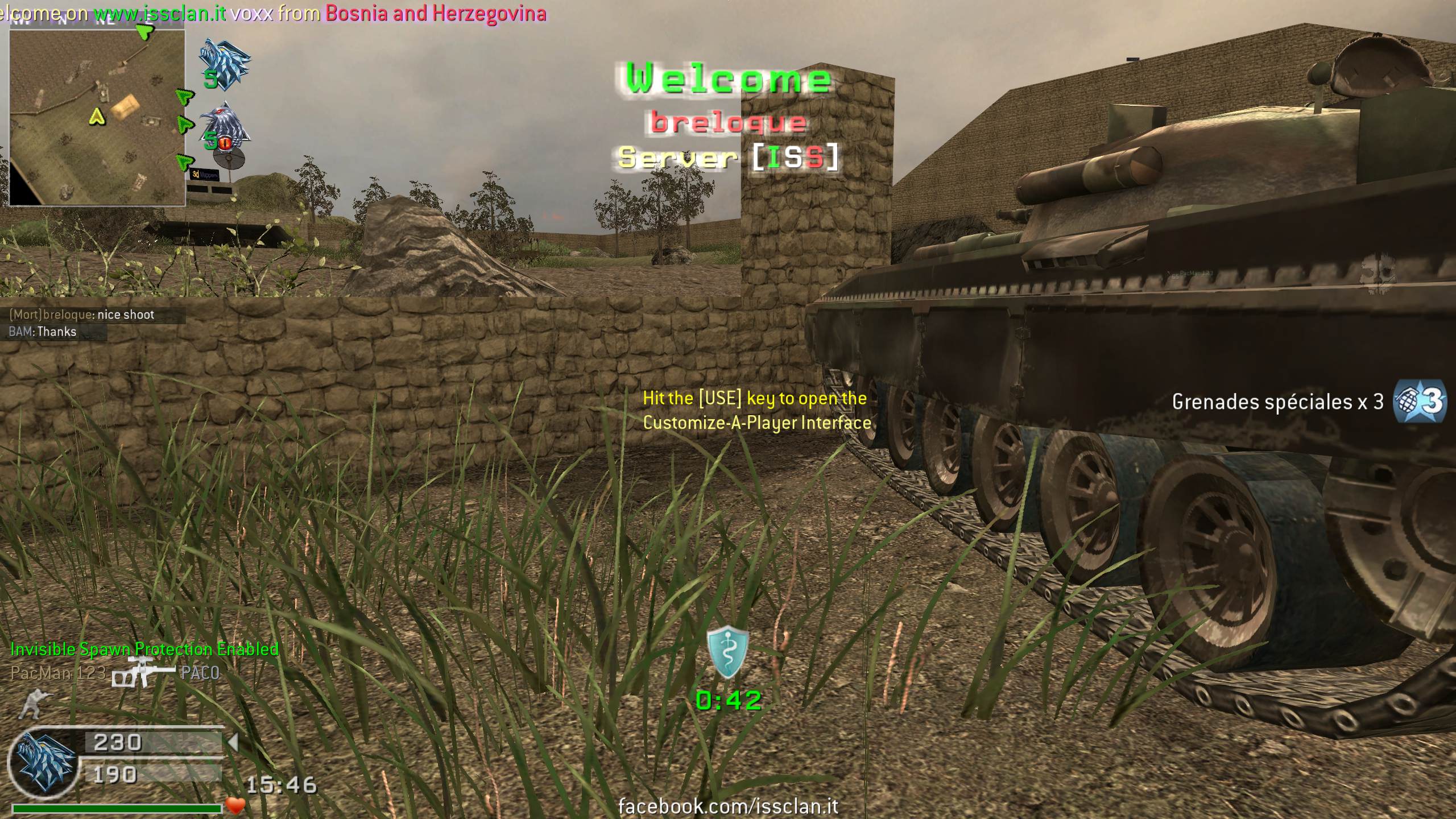Select the sniper rifle killfeed icon

(x=143, y=673)
